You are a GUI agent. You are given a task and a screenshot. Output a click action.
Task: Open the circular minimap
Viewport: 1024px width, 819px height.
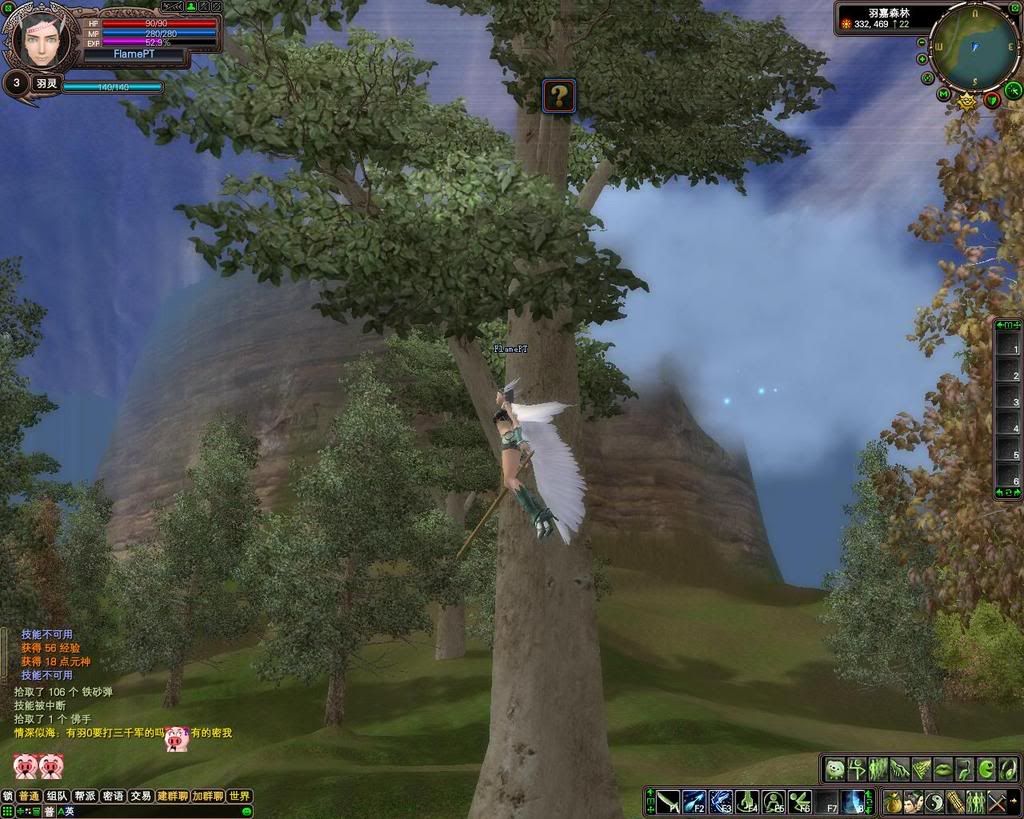click(973, 45)
